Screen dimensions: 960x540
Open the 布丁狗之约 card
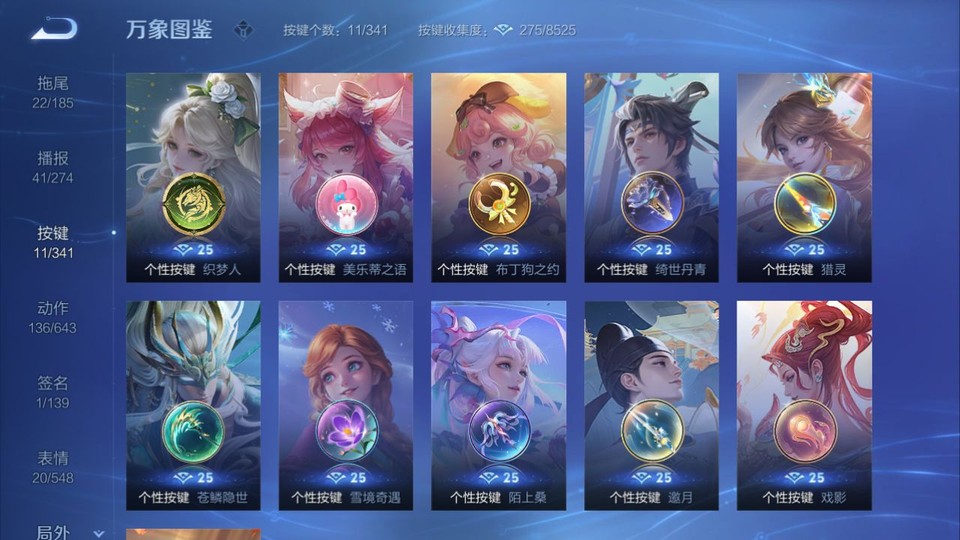(499, 177)
